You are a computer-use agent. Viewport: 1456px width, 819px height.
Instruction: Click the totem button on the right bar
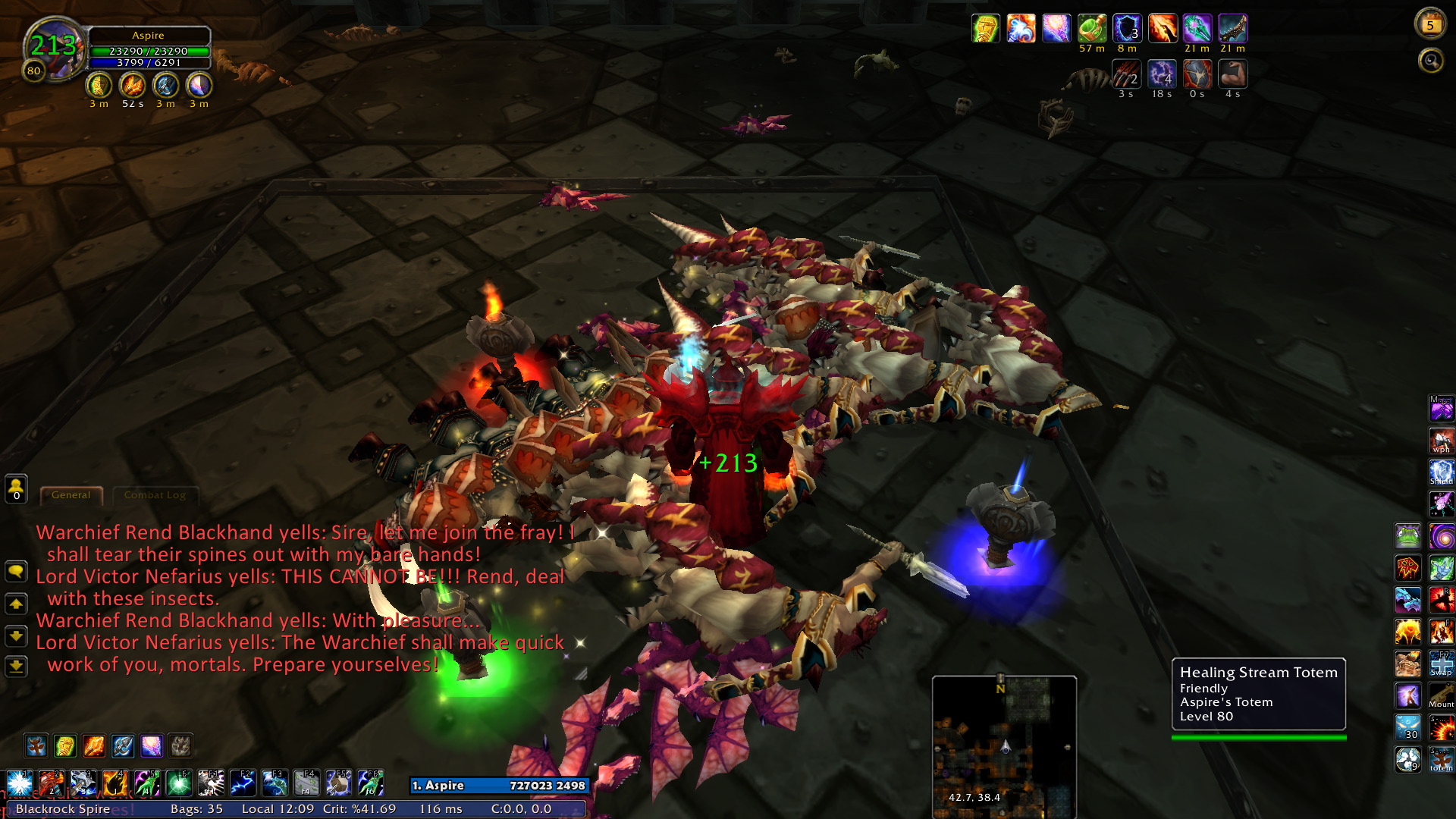click(x=1441, y=759)
